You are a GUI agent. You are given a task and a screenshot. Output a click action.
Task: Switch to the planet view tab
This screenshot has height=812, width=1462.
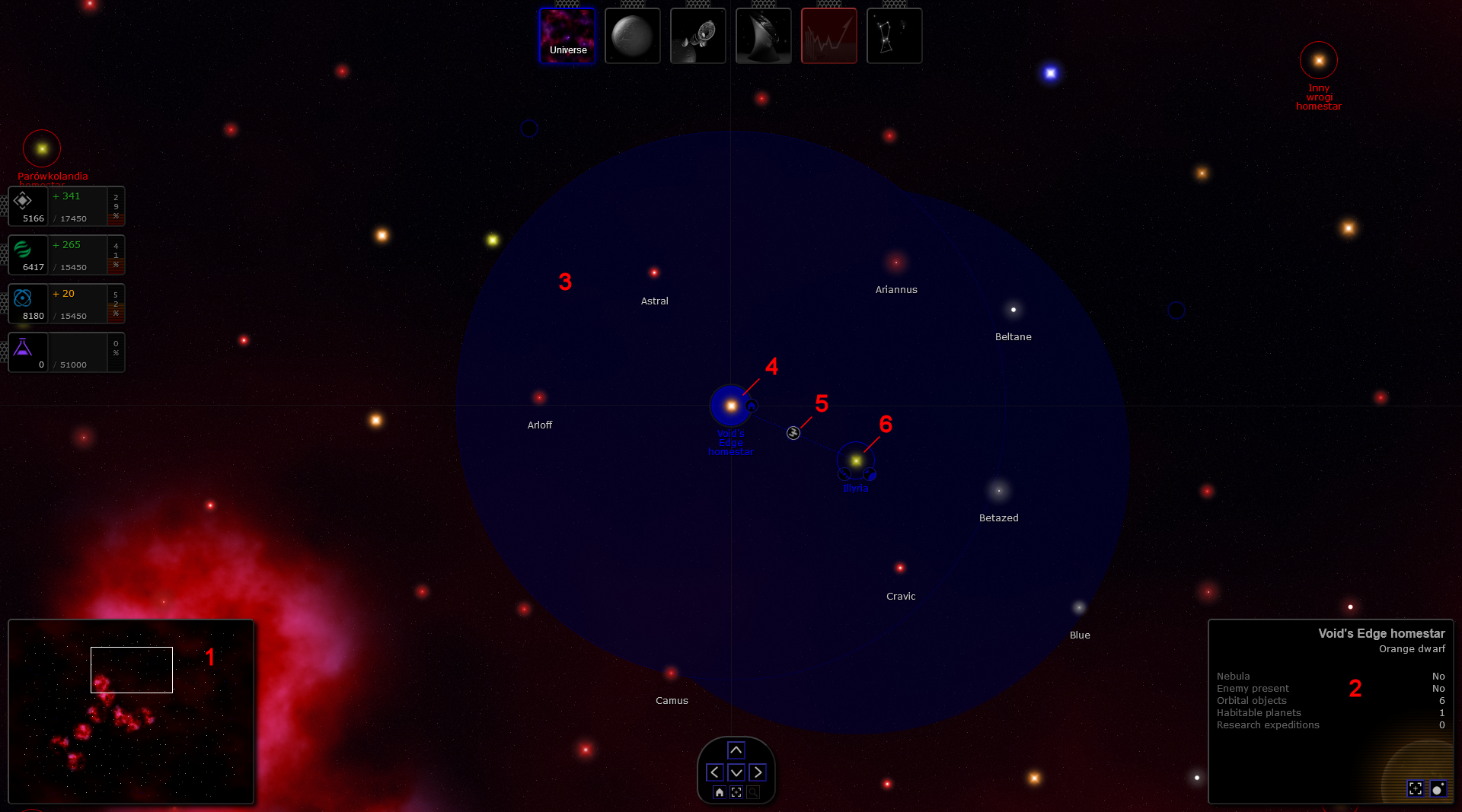click(x=632, y=36)
